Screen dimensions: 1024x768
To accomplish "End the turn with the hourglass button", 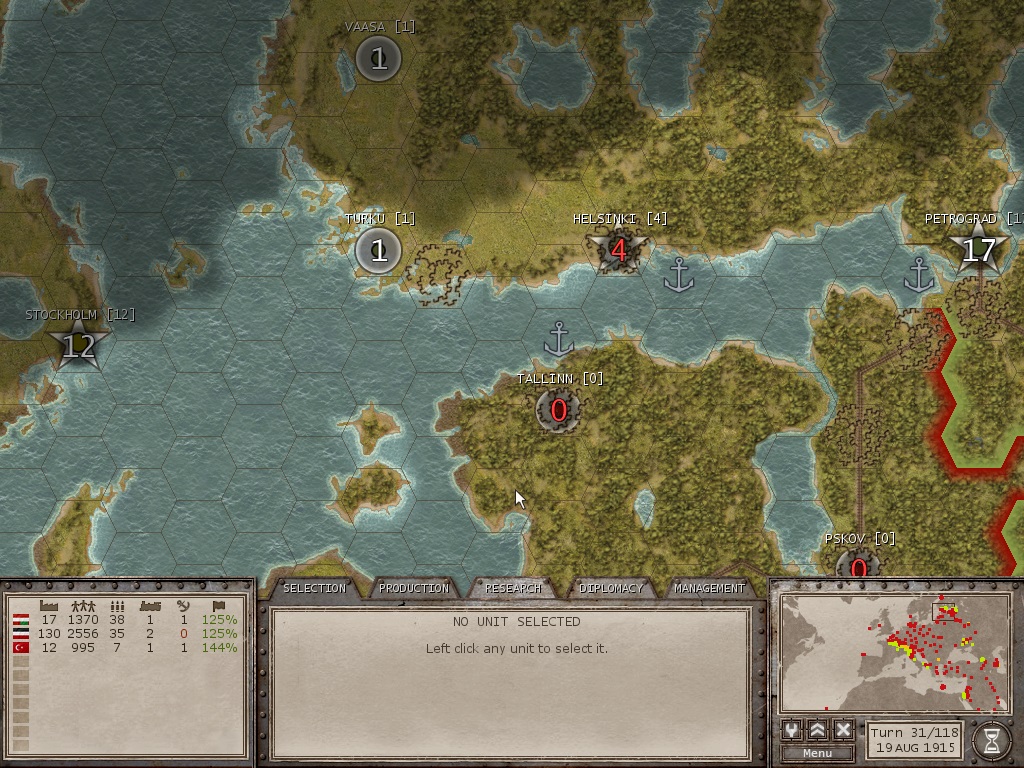I will [991, 740].
